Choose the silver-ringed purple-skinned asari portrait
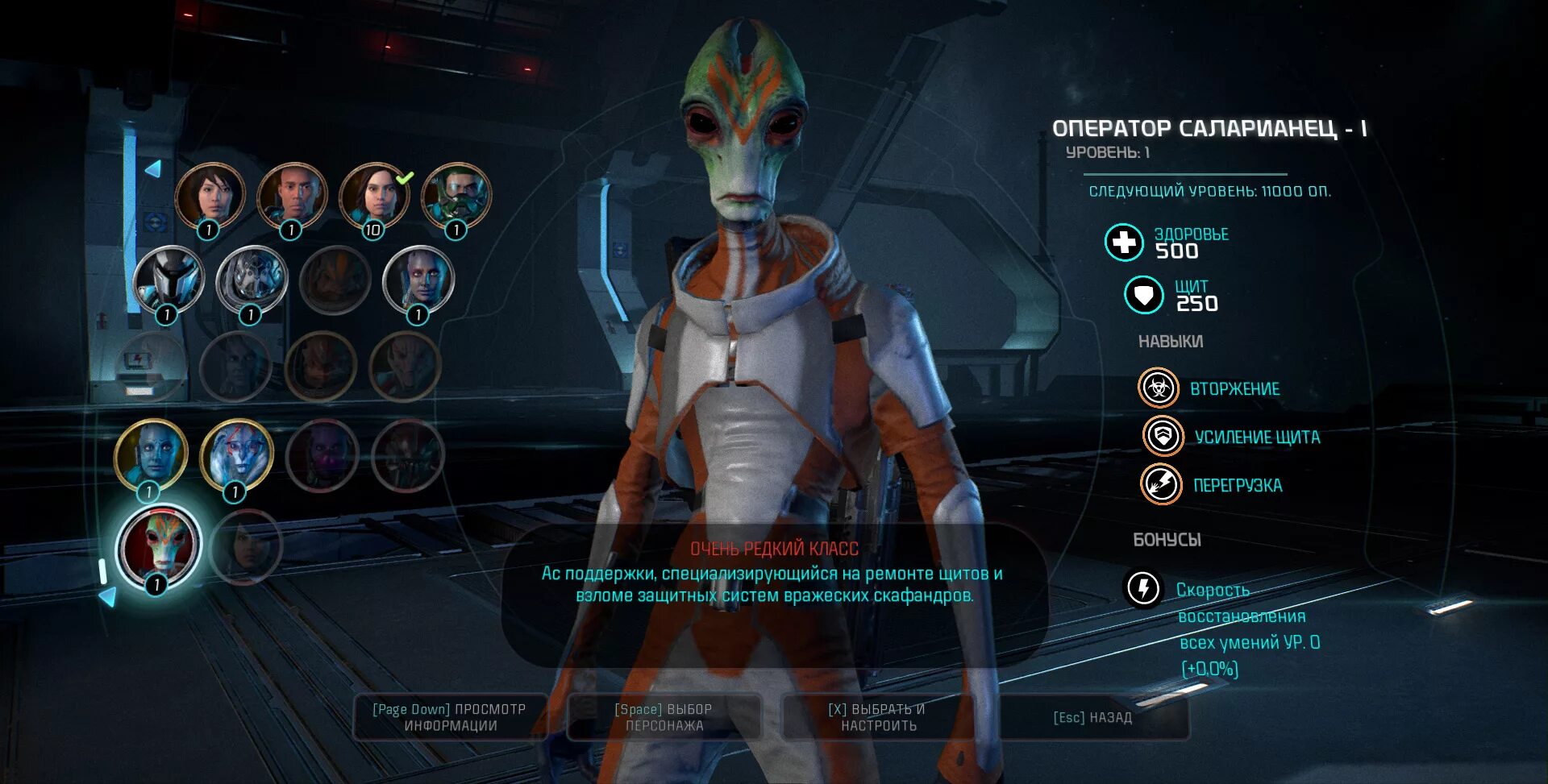The image size is (1548, 784). click(418, 280)
